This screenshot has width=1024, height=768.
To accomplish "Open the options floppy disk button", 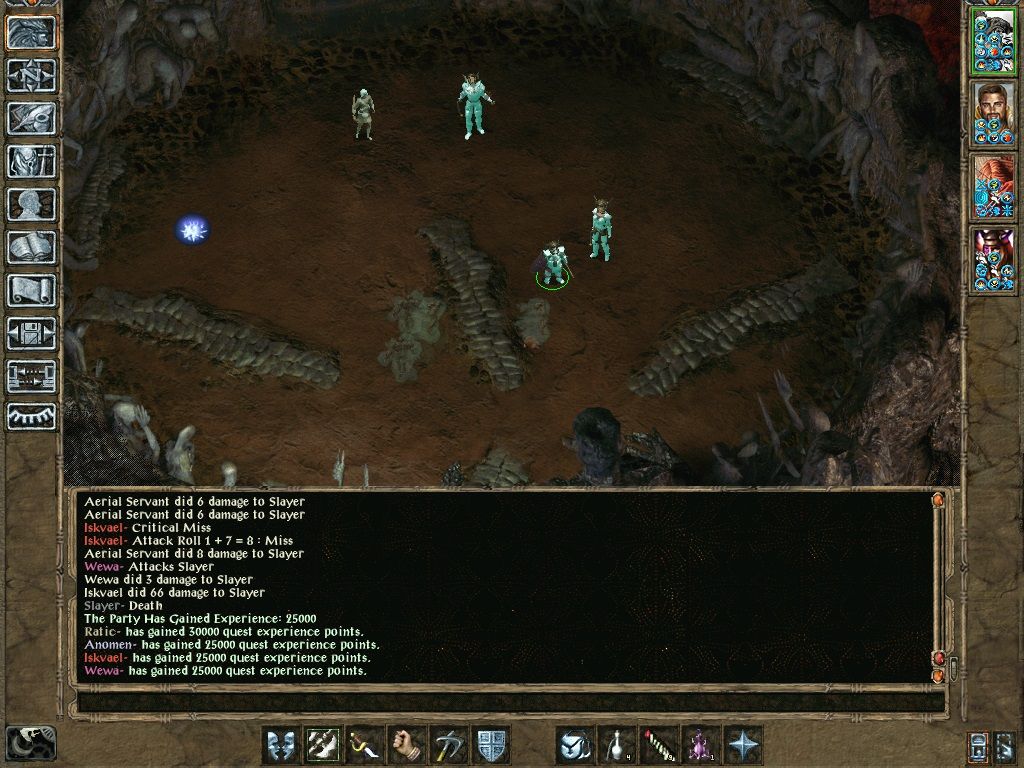I will pyautogui.click(x=32, y=333).
